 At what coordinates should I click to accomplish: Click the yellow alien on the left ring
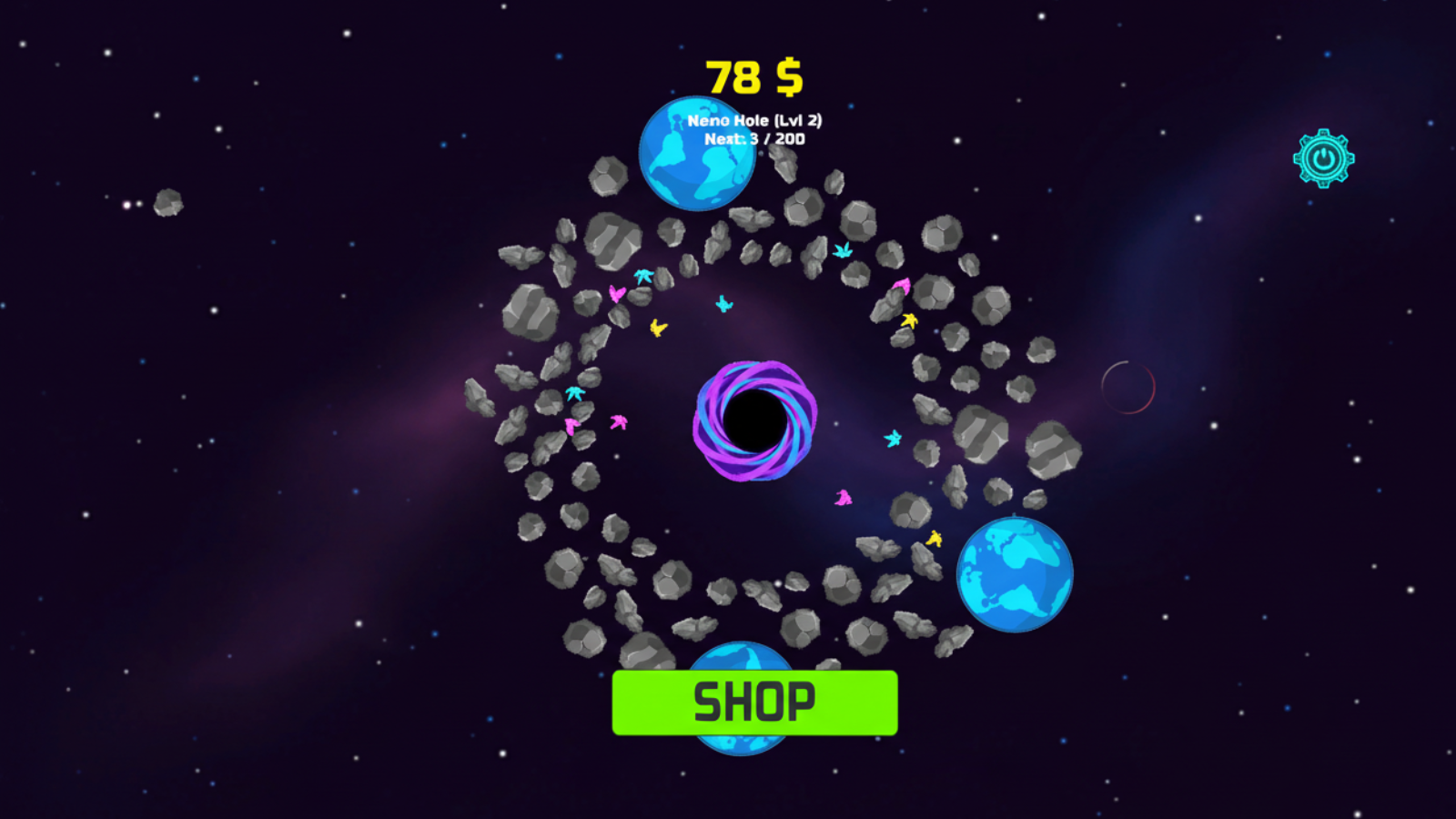coord(657,329)
